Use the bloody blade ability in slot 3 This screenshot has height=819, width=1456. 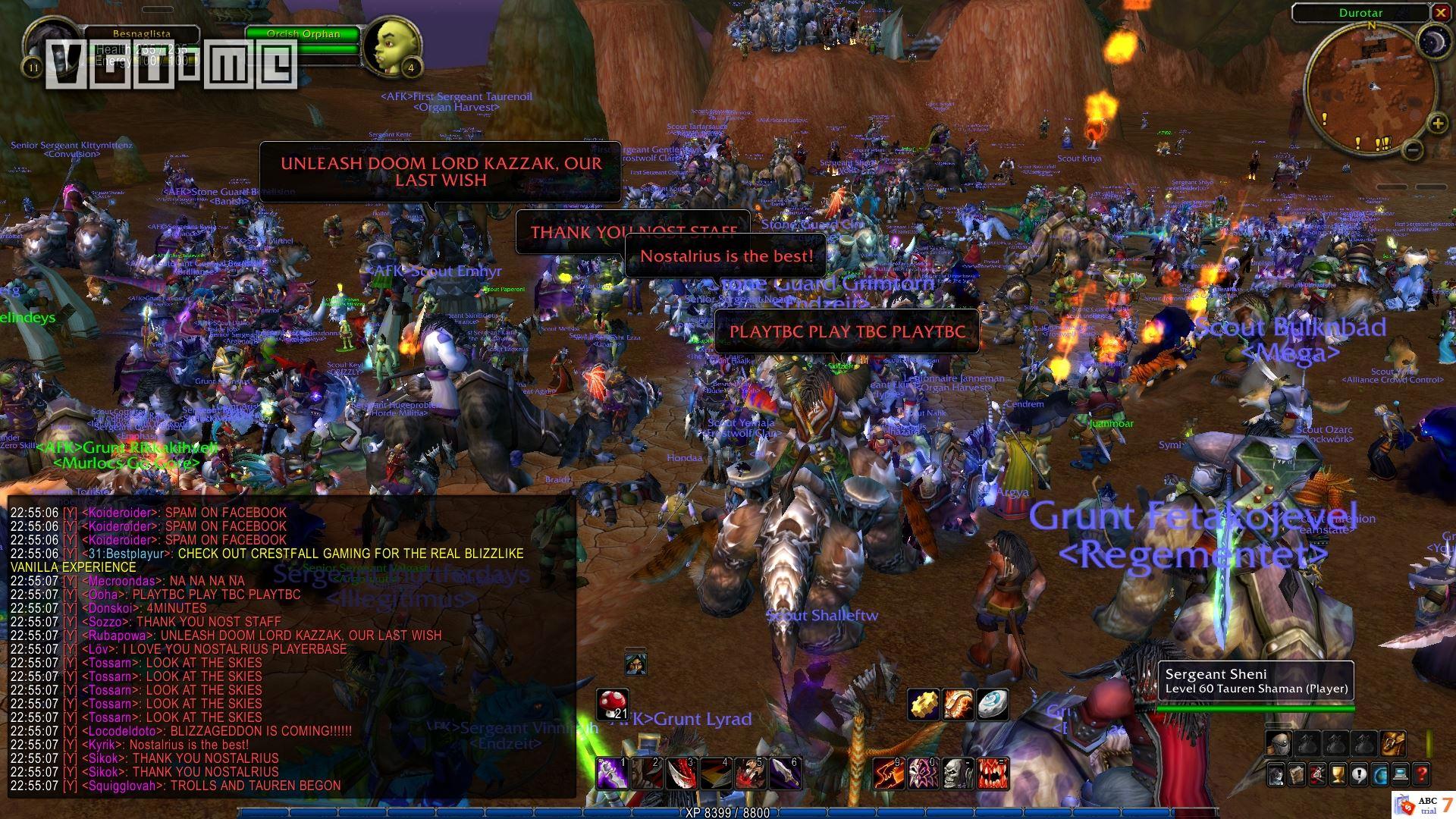coord(680,773)
